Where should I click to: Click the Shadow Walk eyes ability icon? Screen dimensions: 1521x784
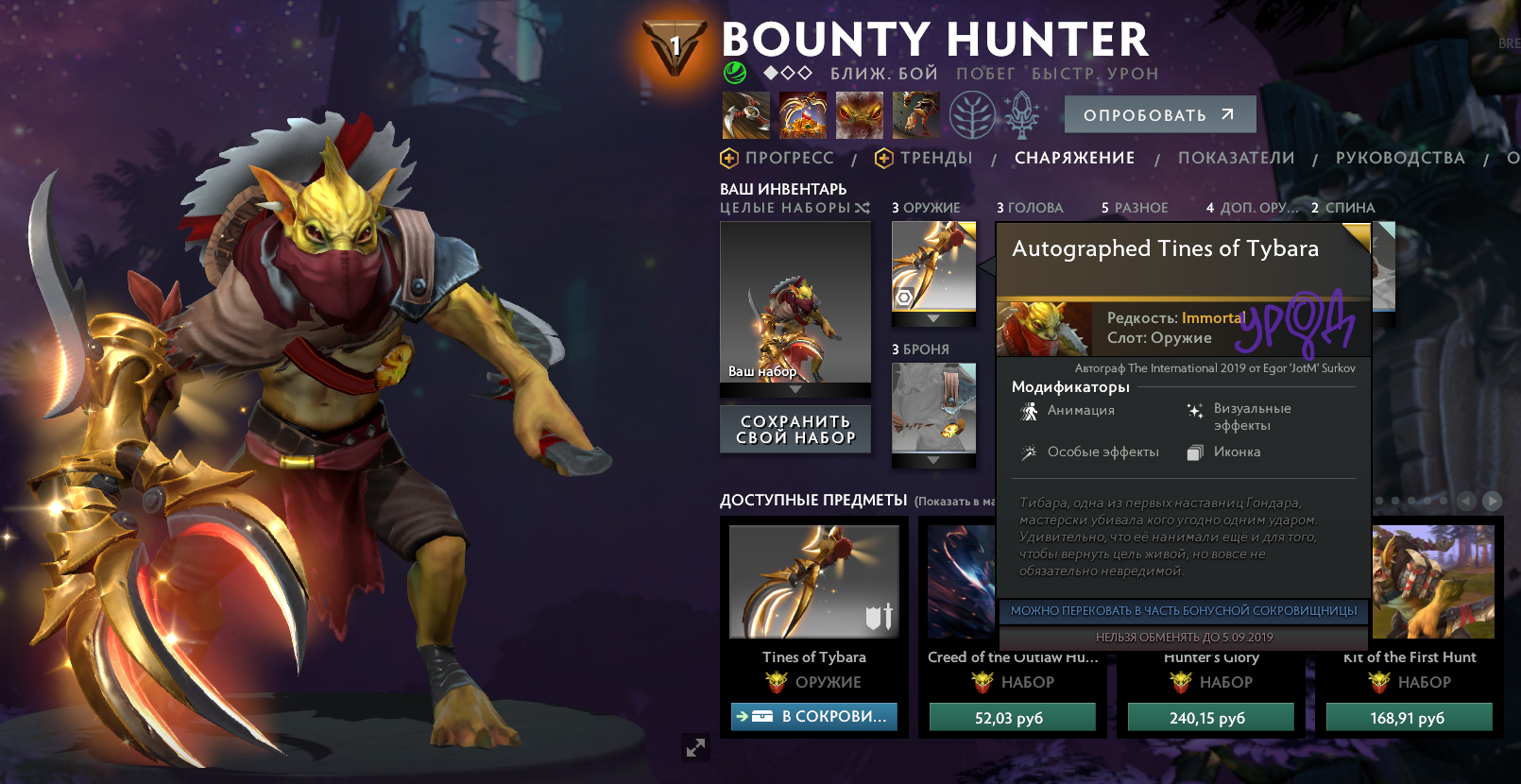point(859,113)
